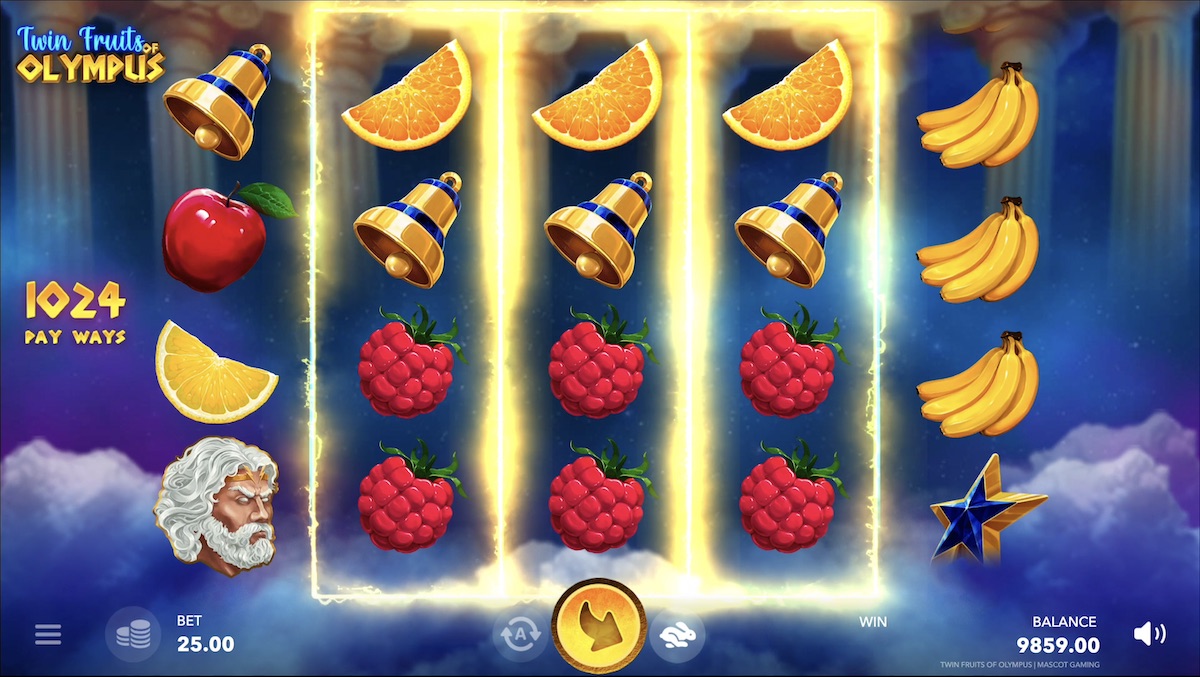This screenshot has height=677, width=1200.
Task: Open the hamburger menu
Action: click(x=48, y=634)
